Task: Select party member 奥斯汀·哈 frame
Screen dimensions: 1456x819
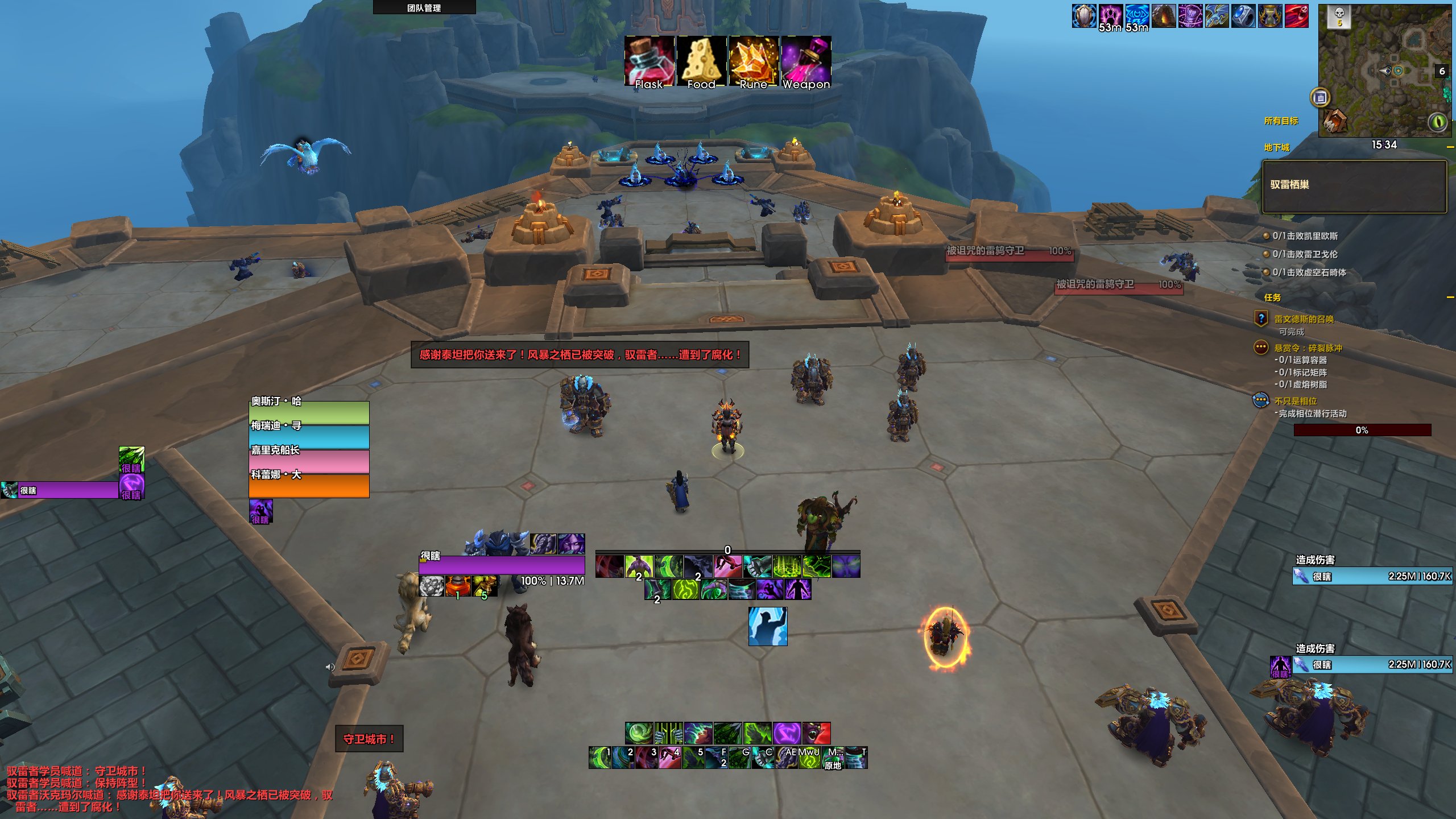Action: point(309,412)
